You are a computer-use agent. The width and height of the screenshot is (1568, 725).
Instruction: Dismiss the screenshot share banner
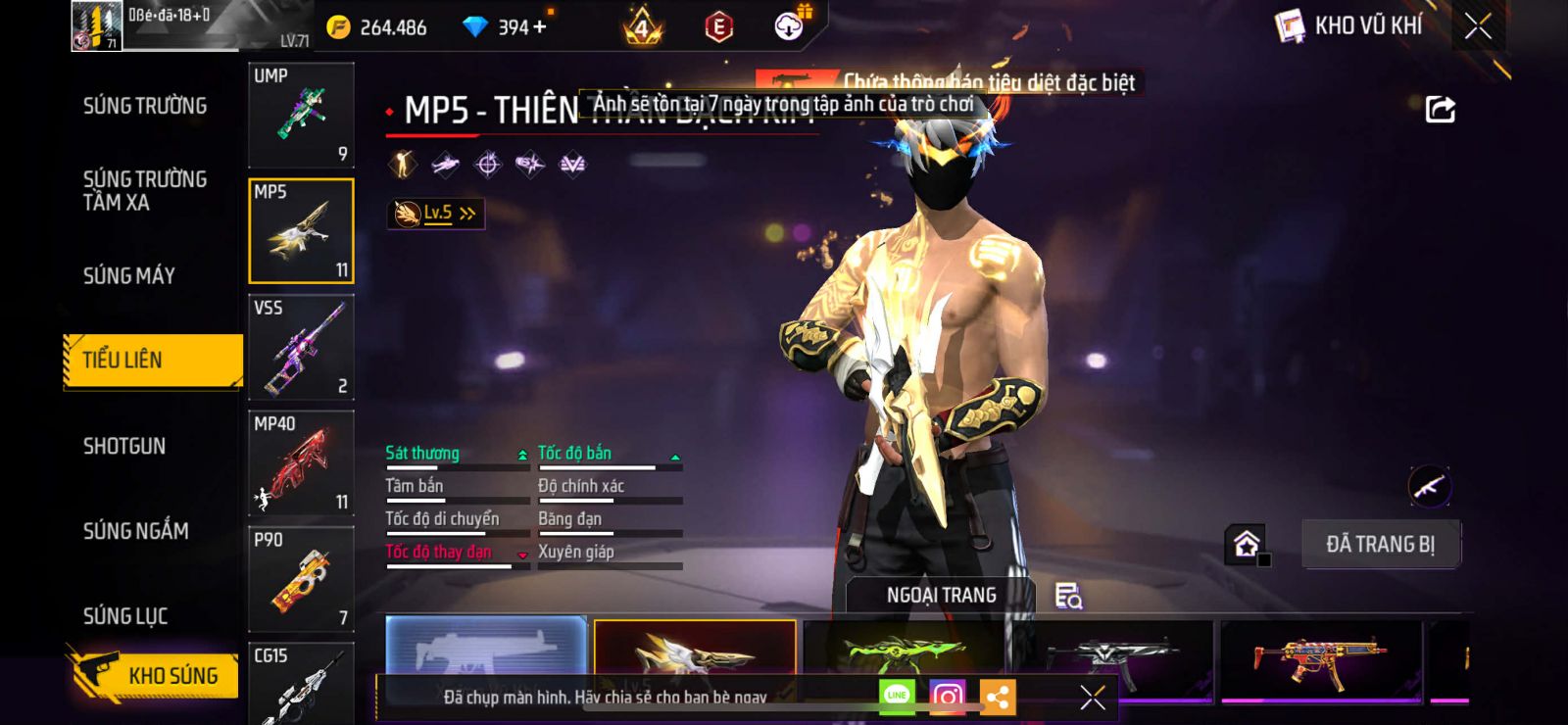pos(1092,697)
